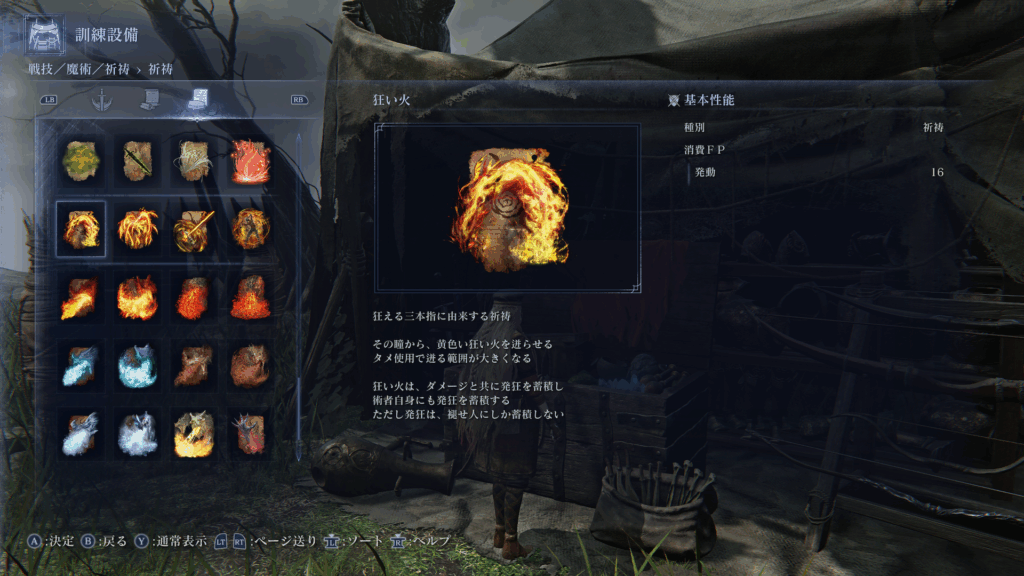The width and height of the screenshot is (1024, 576).
Task: Select the red dragon maw incantation
Action: pos(250,435)
